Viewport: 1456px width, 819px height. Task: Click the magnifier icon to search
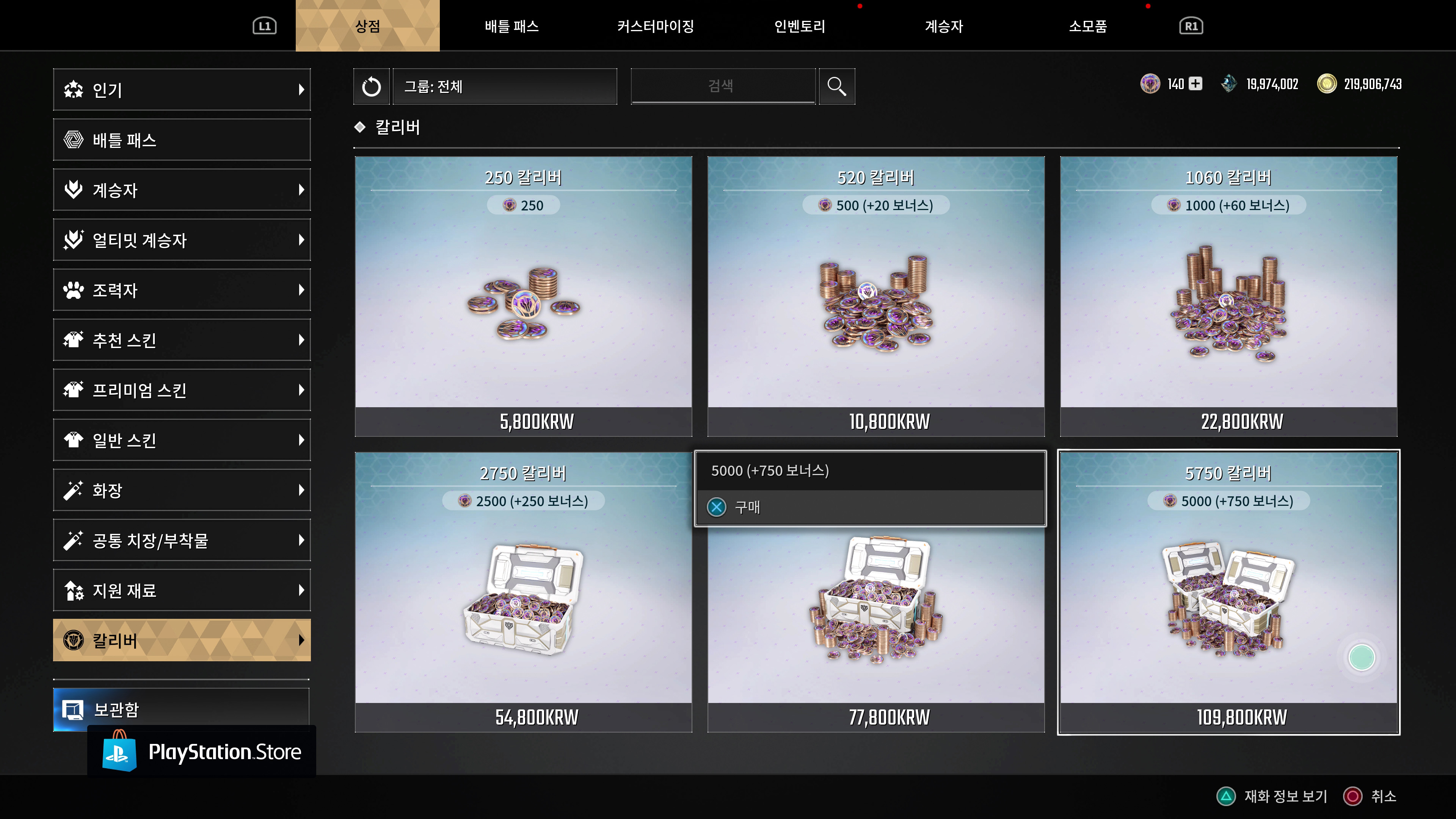click(836, 86)
